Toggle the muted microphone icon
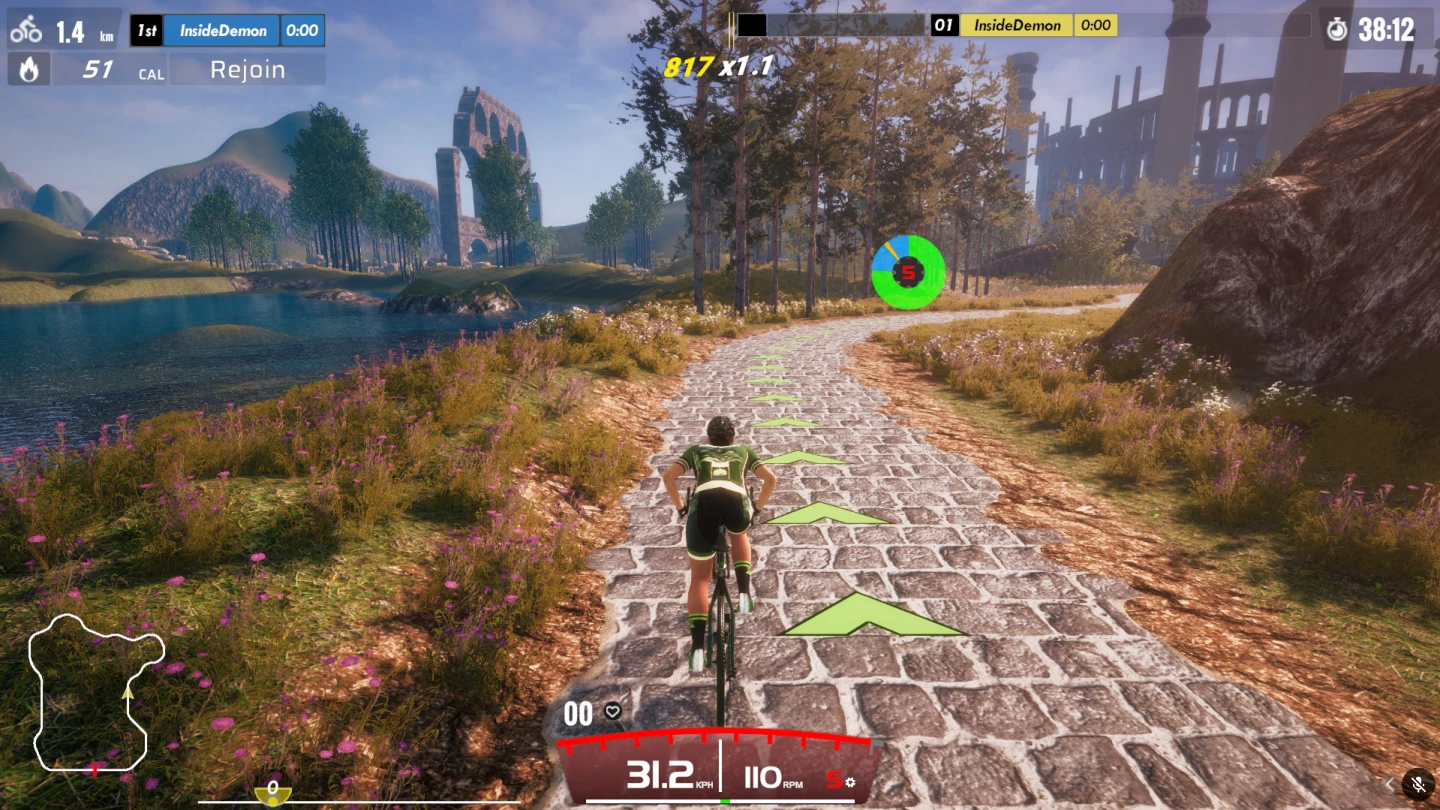The height and width of the screenshot is (810, 1440). 1418,784
